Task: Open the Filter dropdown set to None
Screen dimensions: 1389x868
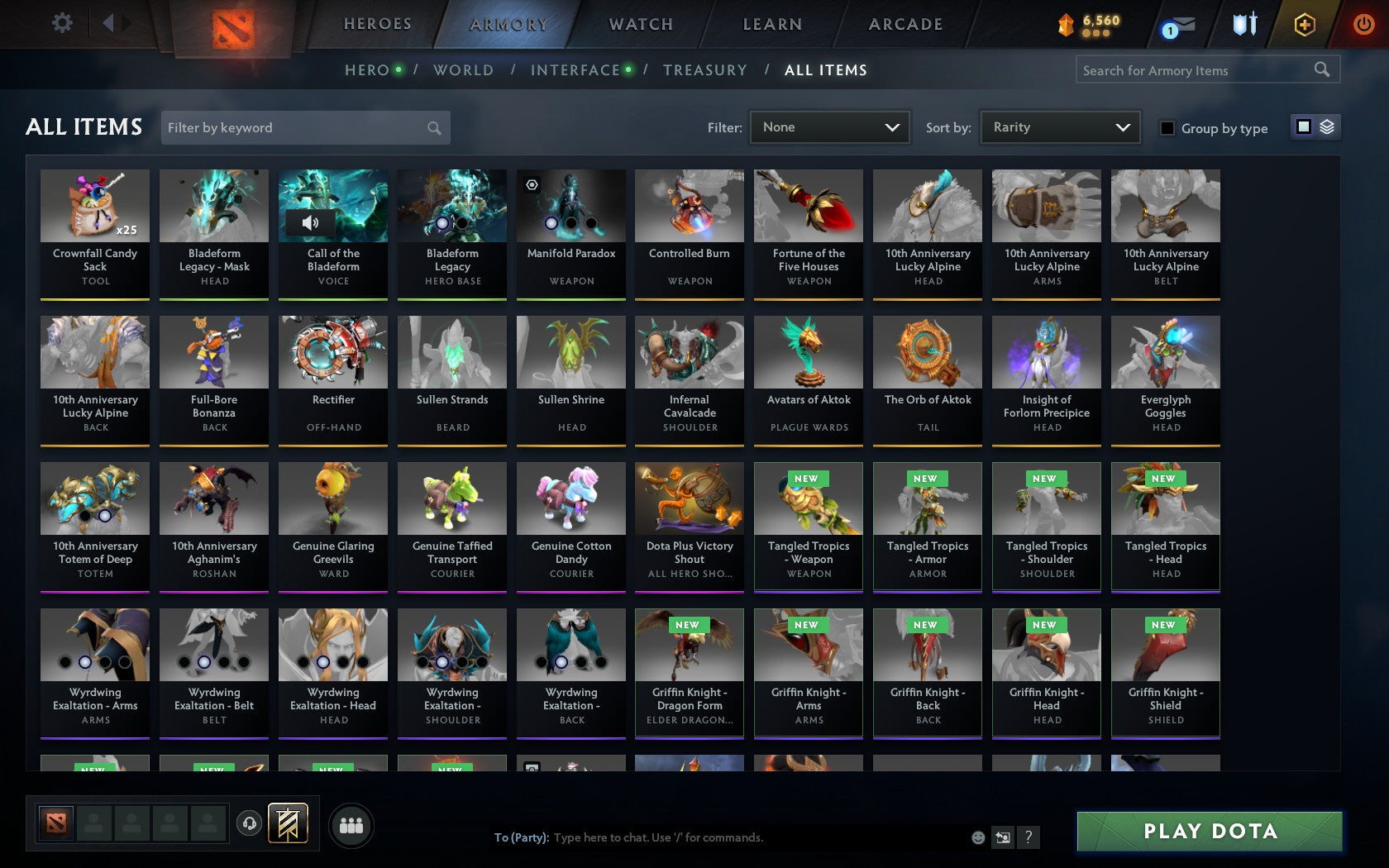Action: point(829,127)
